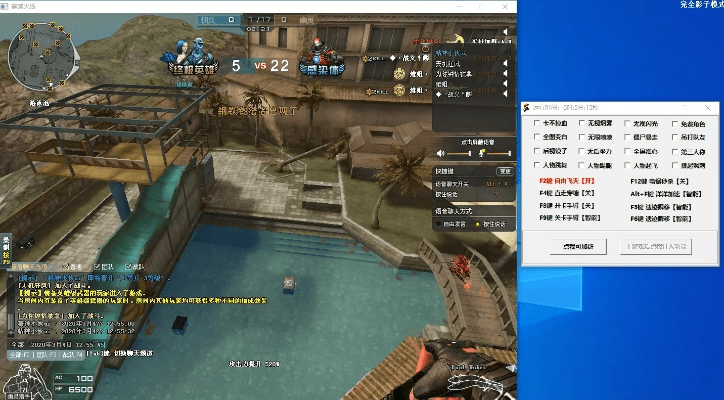724x400 pixels.
Task: Click the 变更 hotkey change button
Action: tap(505, 171)
